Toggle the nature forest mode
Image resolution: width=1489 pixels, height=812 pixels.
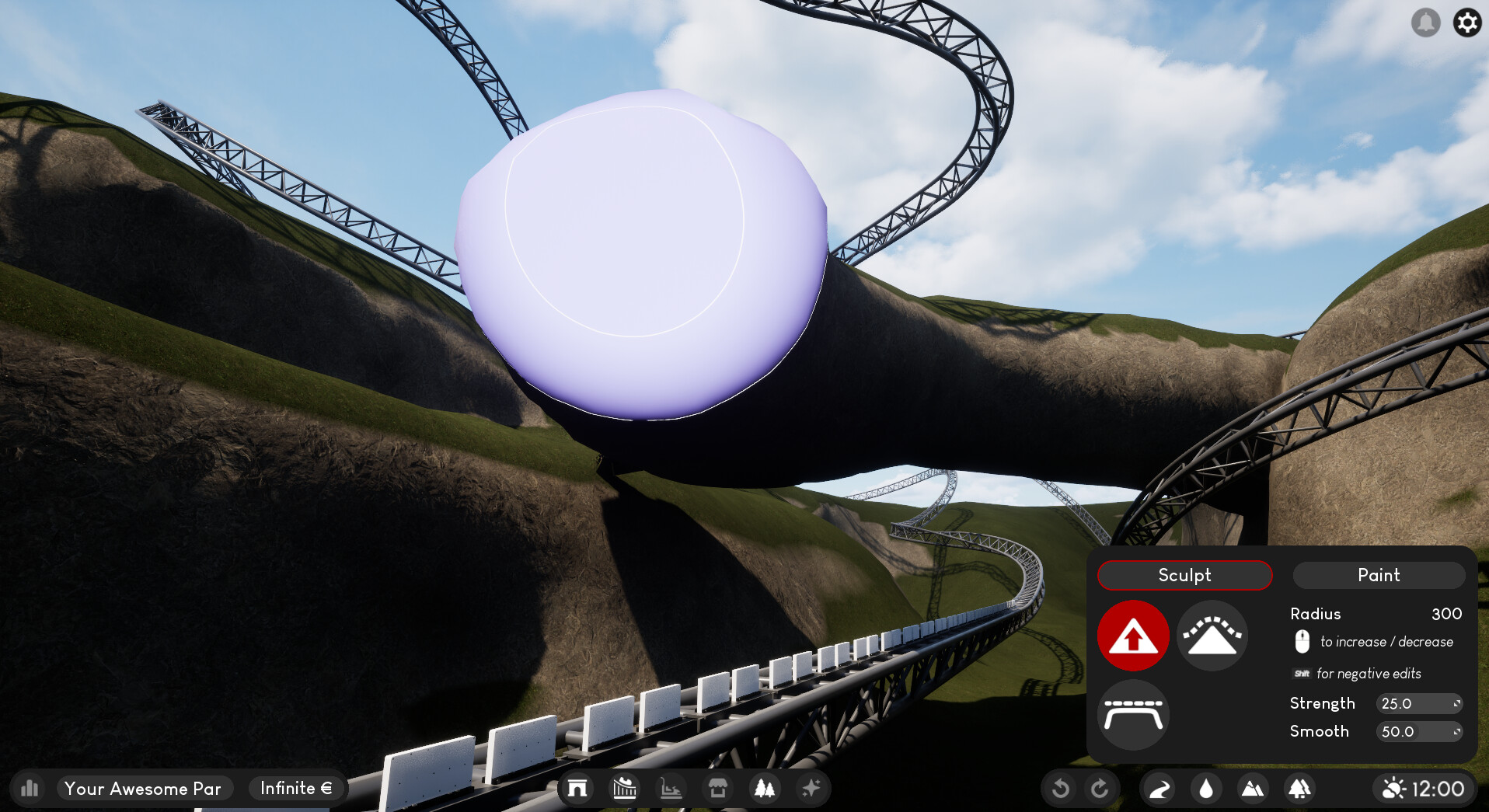pos(1299,788)
